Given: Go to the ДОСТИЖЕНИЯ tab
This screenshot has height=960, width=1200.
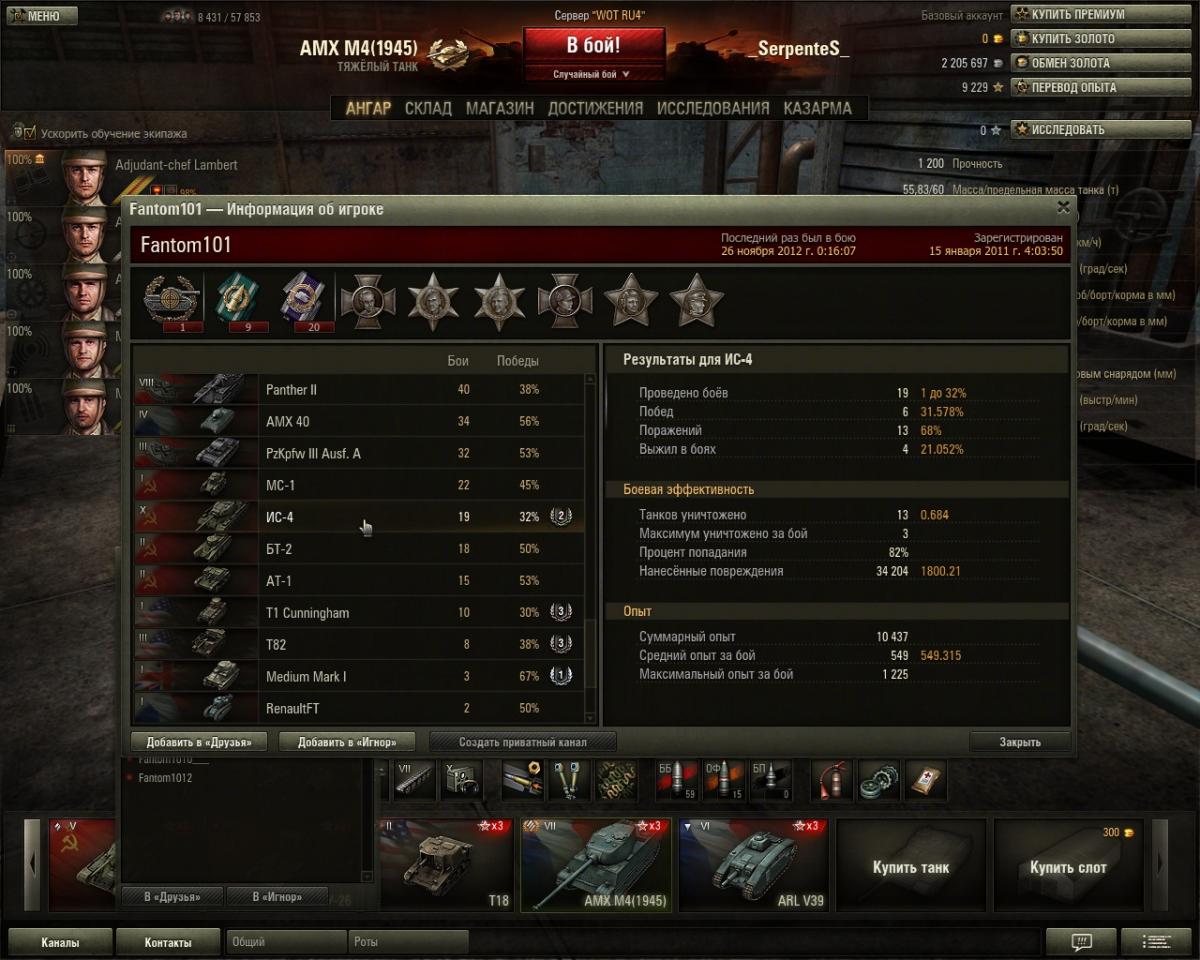Looking at the screenshot, I should click(x=595, y=108).
